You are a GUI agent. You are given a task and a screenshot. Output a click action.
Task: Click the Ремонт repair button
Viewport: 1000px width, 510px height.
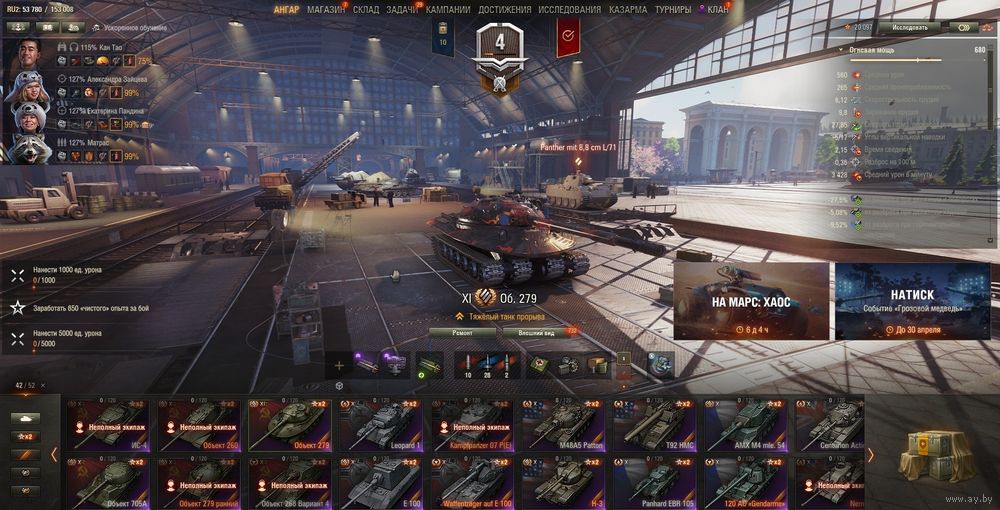click(x=463, y=331)
